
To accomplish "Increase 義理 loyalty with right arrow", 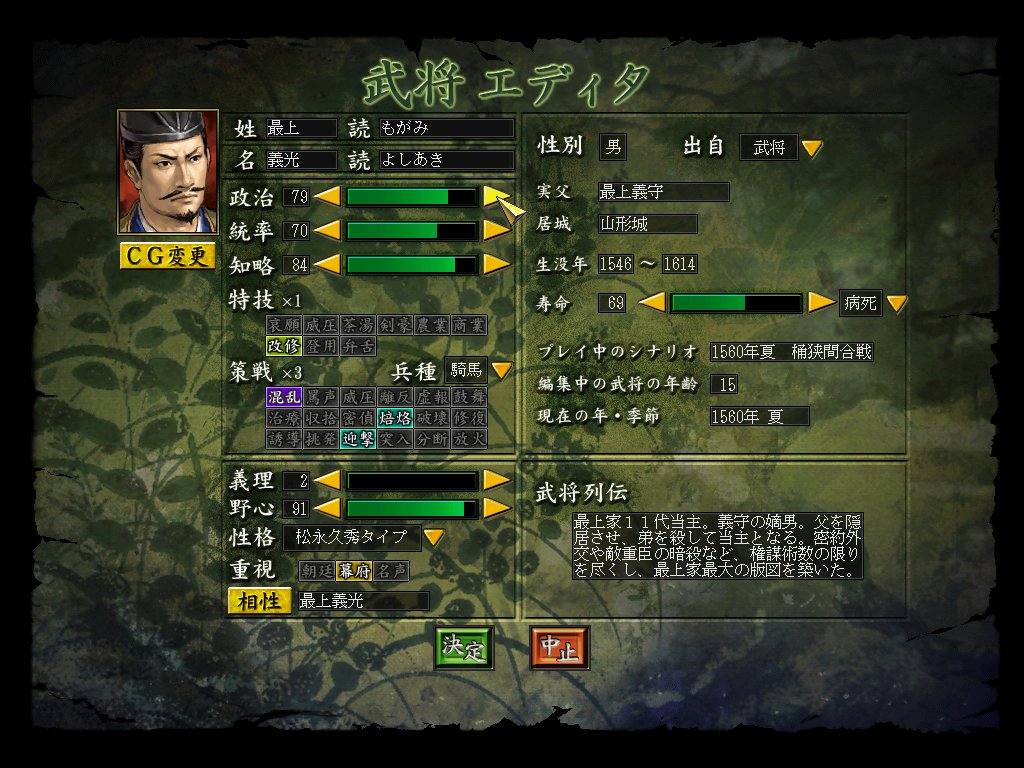I will 496,481.
